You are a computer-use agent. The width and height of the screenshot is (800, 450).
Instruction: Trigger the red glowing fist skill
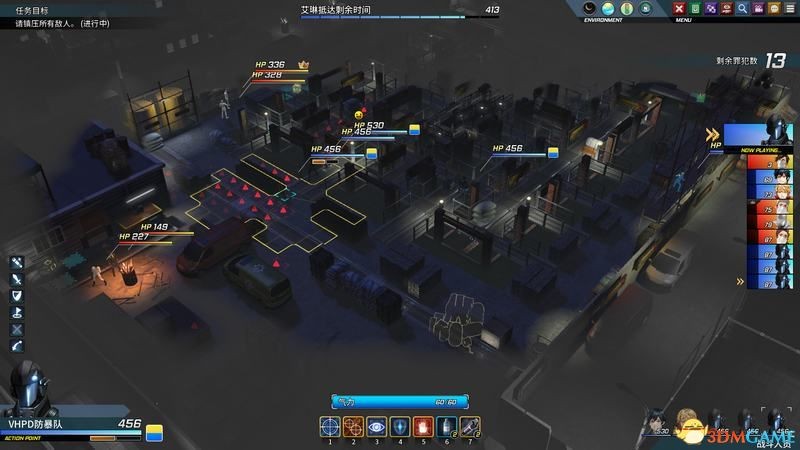(x=423, y=428)
